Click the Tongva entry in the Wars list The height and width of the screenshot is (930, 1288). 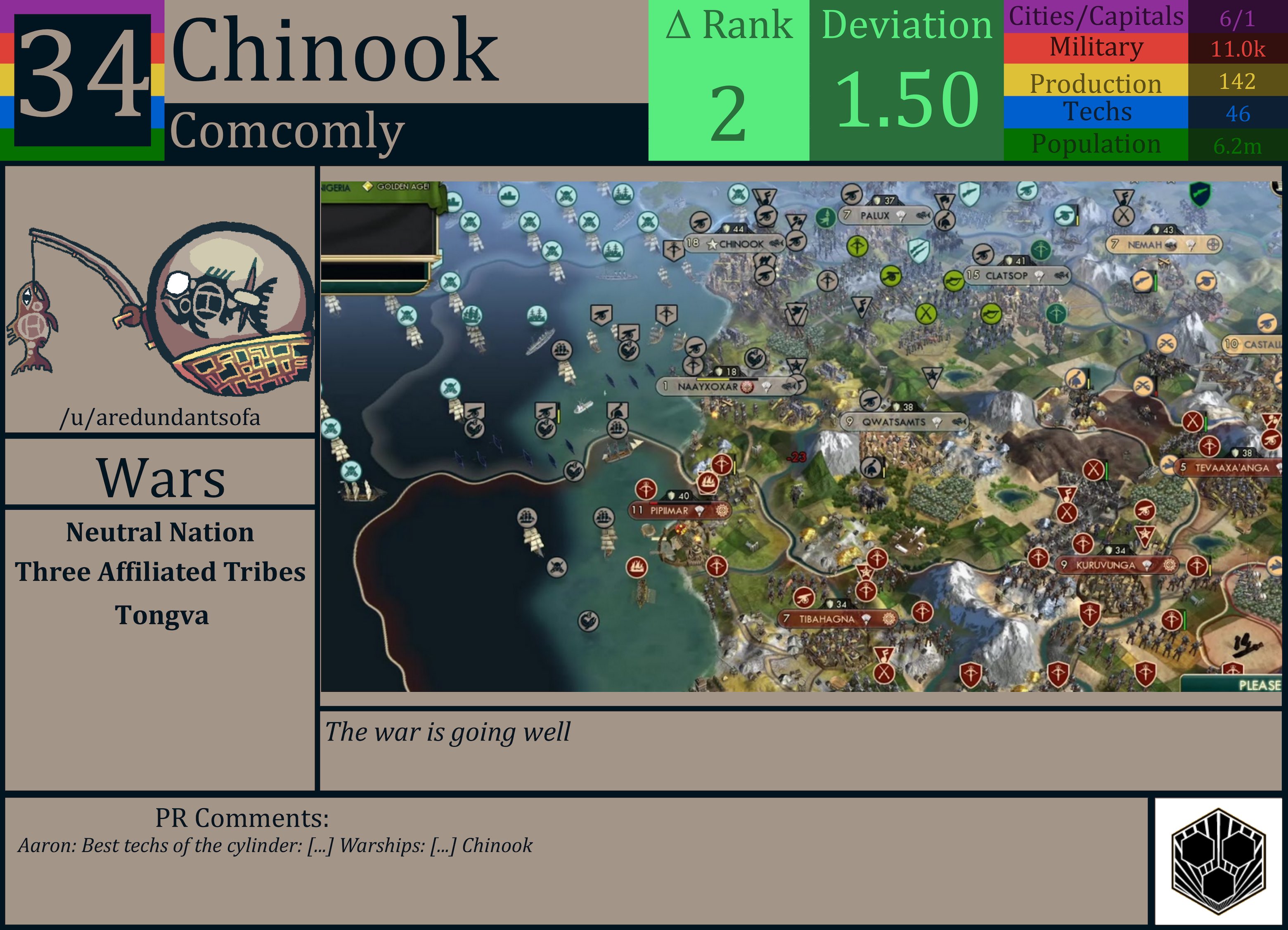[x=161, y=615]
